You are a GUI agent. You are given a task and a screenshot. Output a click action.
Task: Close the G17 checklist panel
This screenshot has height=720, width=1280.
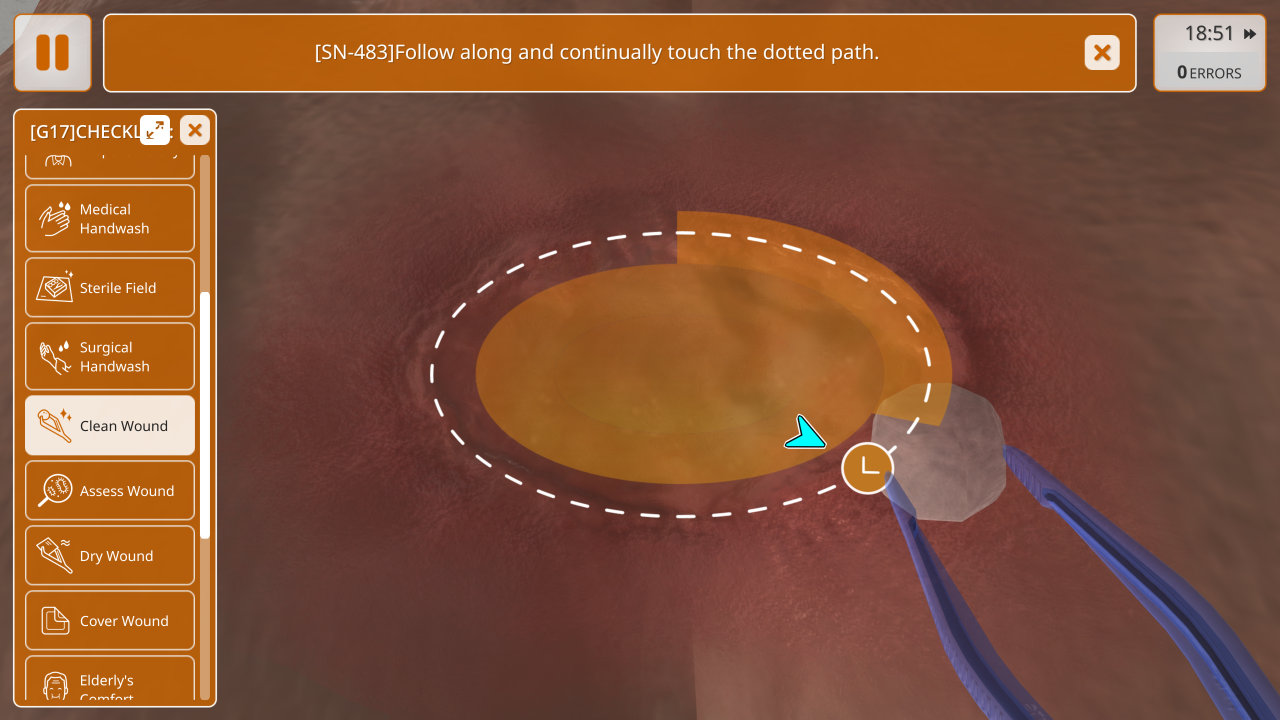(x=195, y=130)
